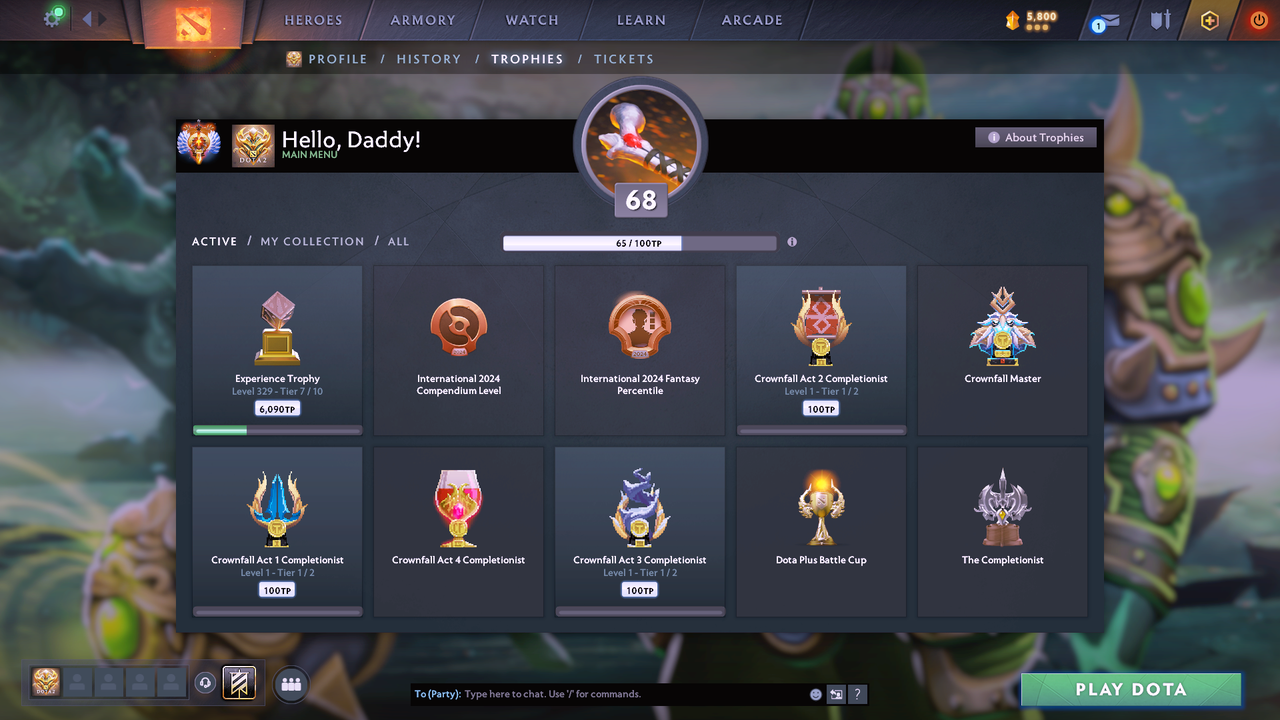This screenshot has width=1280, height=720.
Task: Switch to the MY COLLECTION tab
Action: 312,241
